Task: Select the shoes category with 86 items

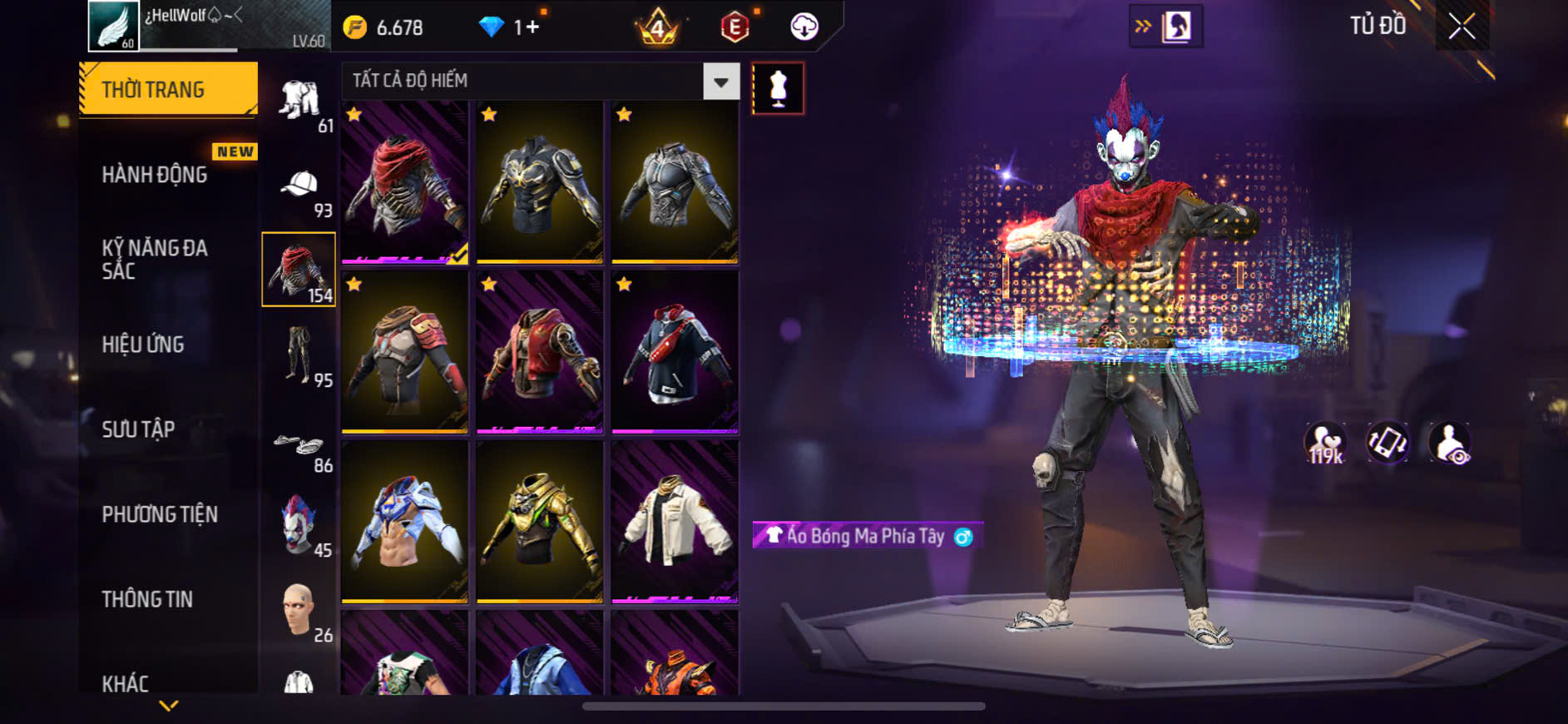Action: 299,446
